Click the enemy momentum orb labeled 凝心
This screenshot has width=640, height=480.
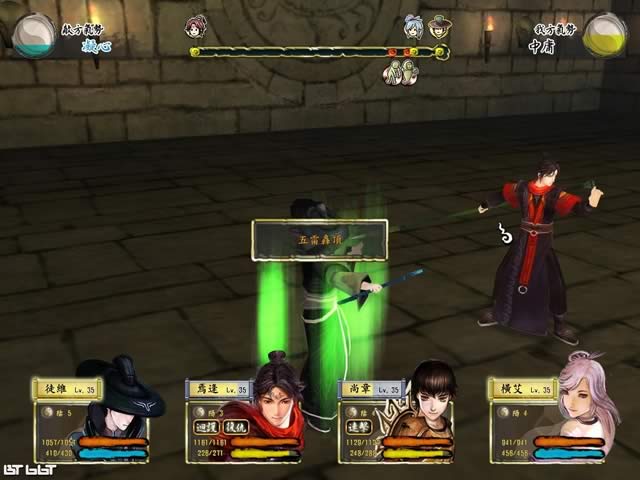point(34,35)
